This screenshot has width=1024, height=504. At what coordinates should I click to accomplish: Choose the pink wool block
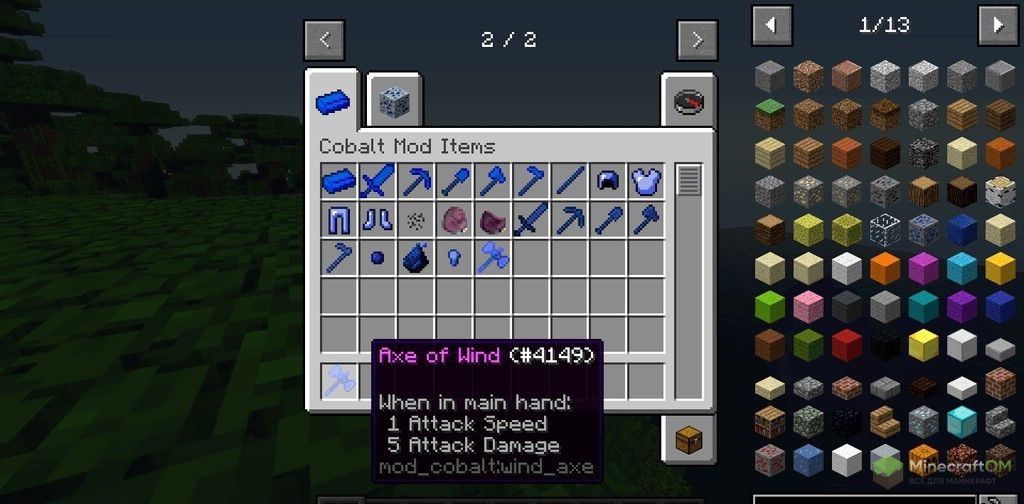(x=808, y=306)
